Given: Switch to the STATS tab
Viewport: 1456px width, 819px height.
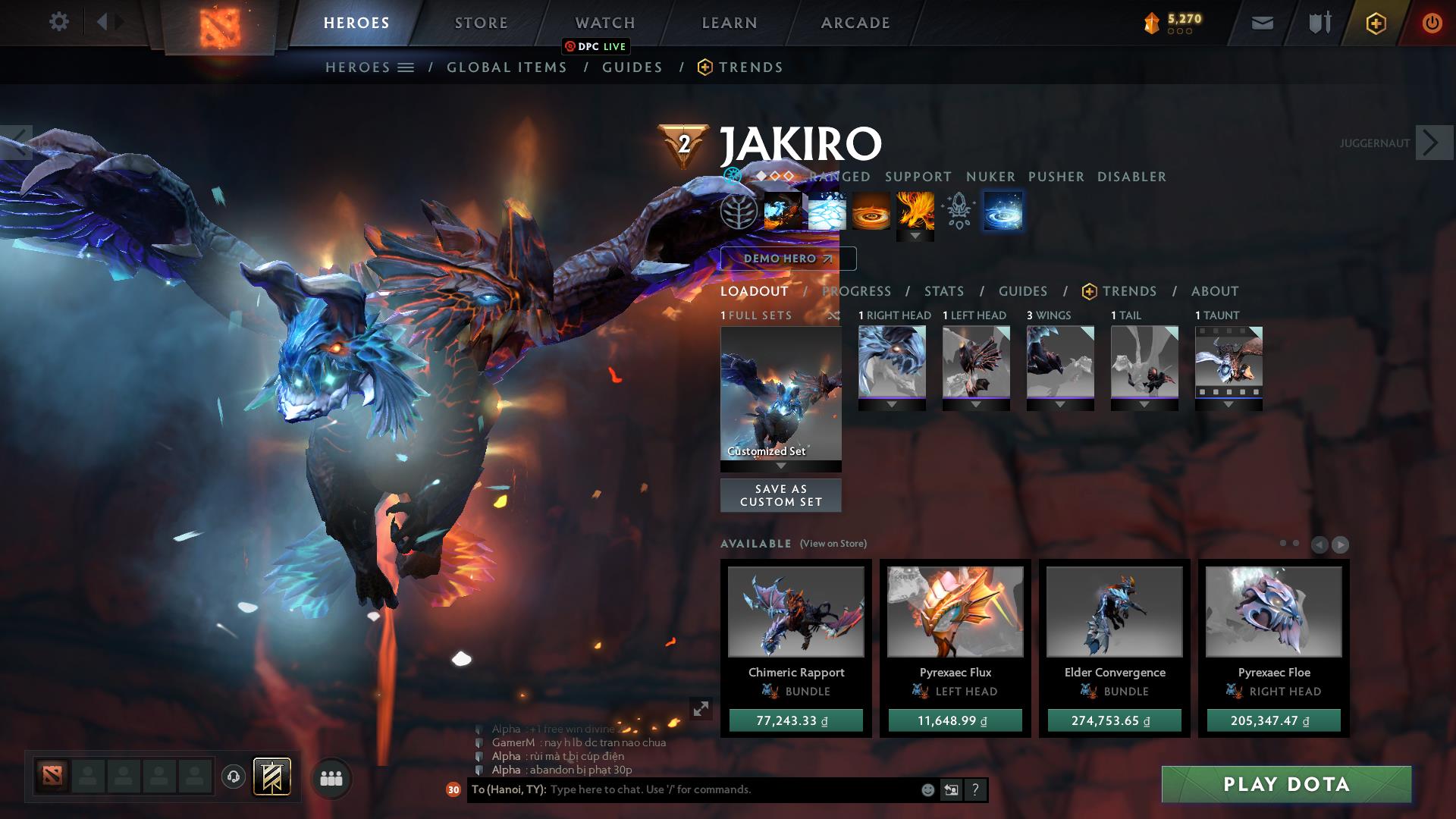Looking at the screenshot, I should (943, 291).
